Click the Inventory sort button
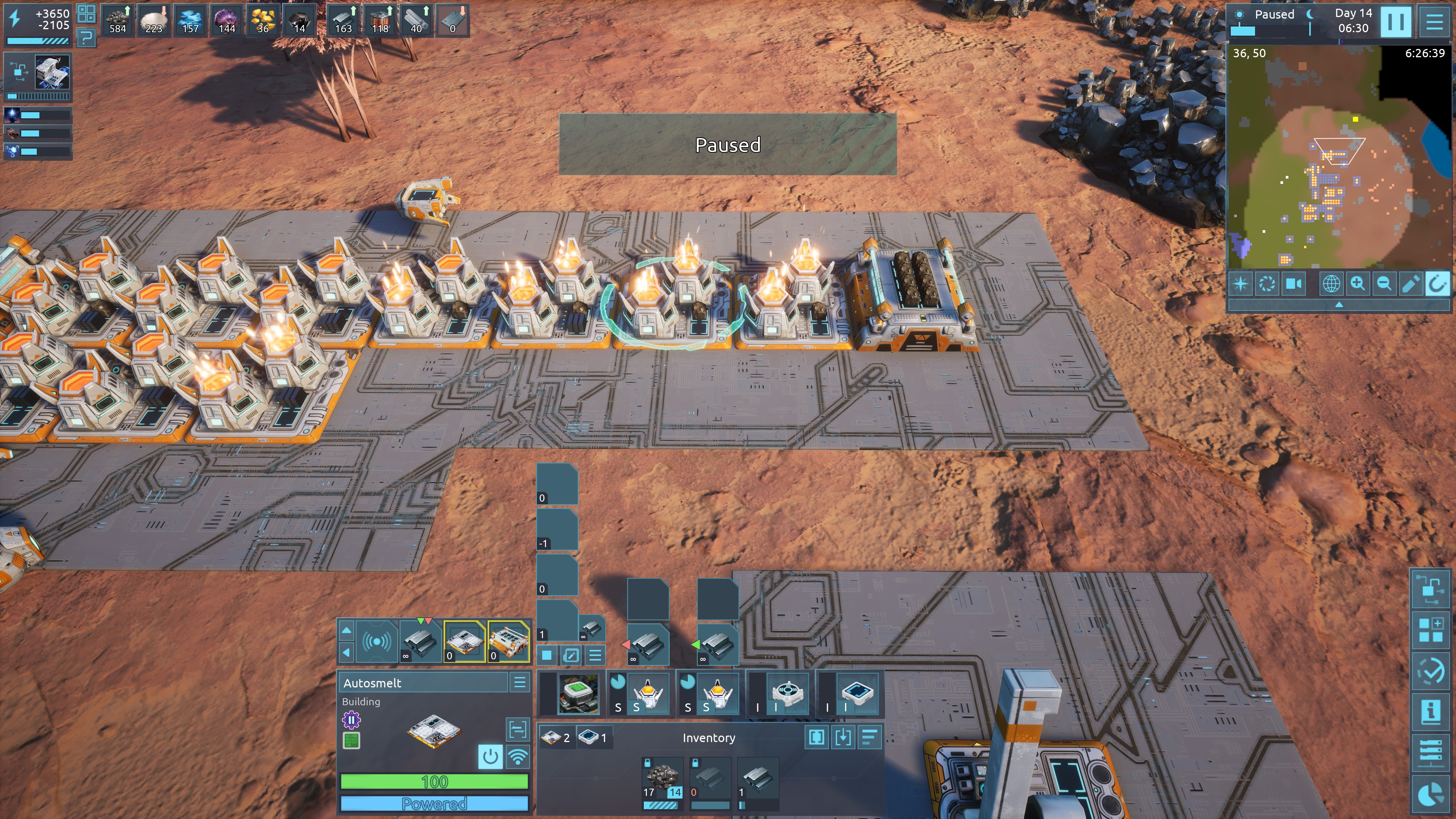 tap(869, 737)
